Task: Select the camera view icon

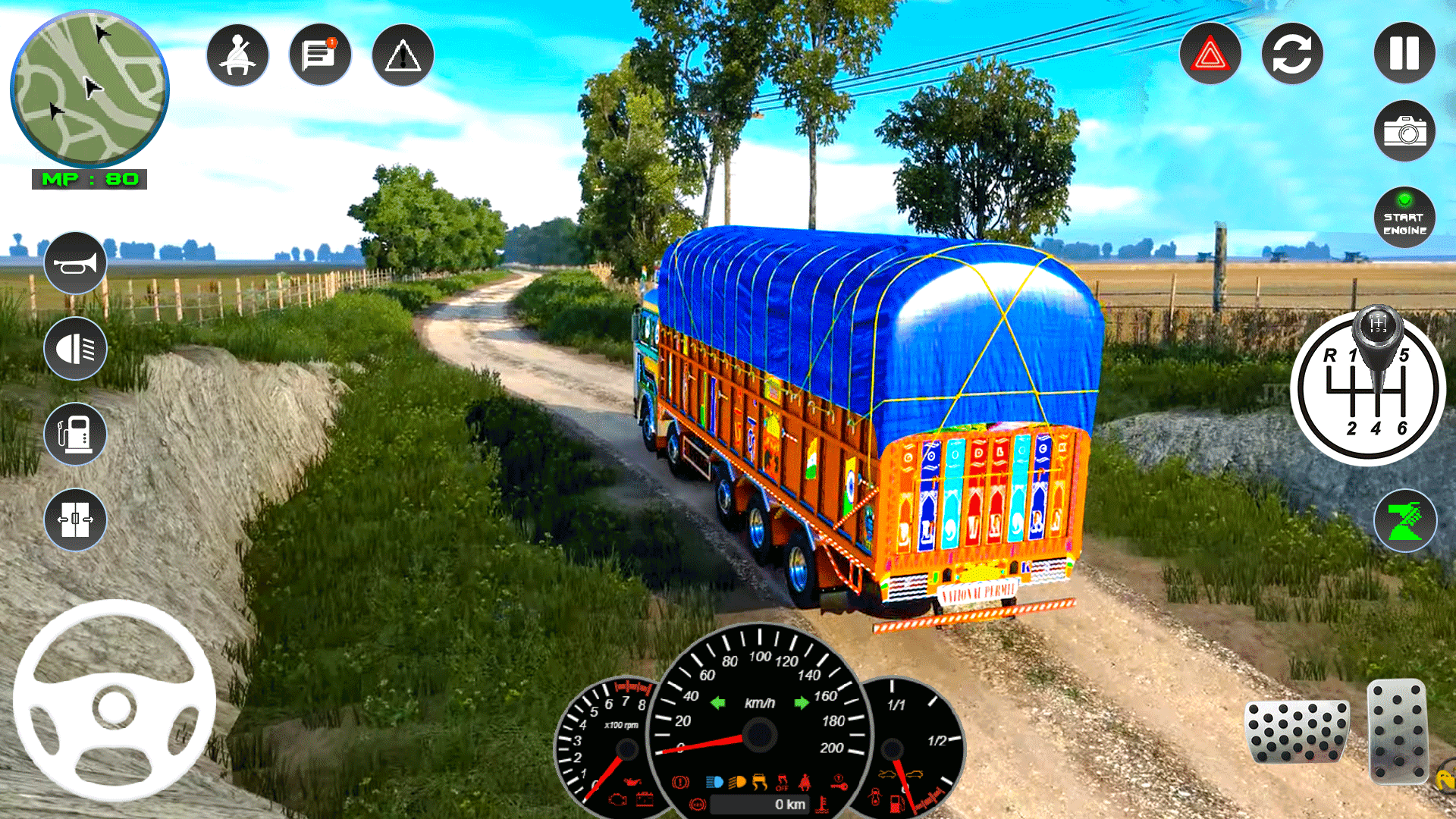Action: point(1404,130)
